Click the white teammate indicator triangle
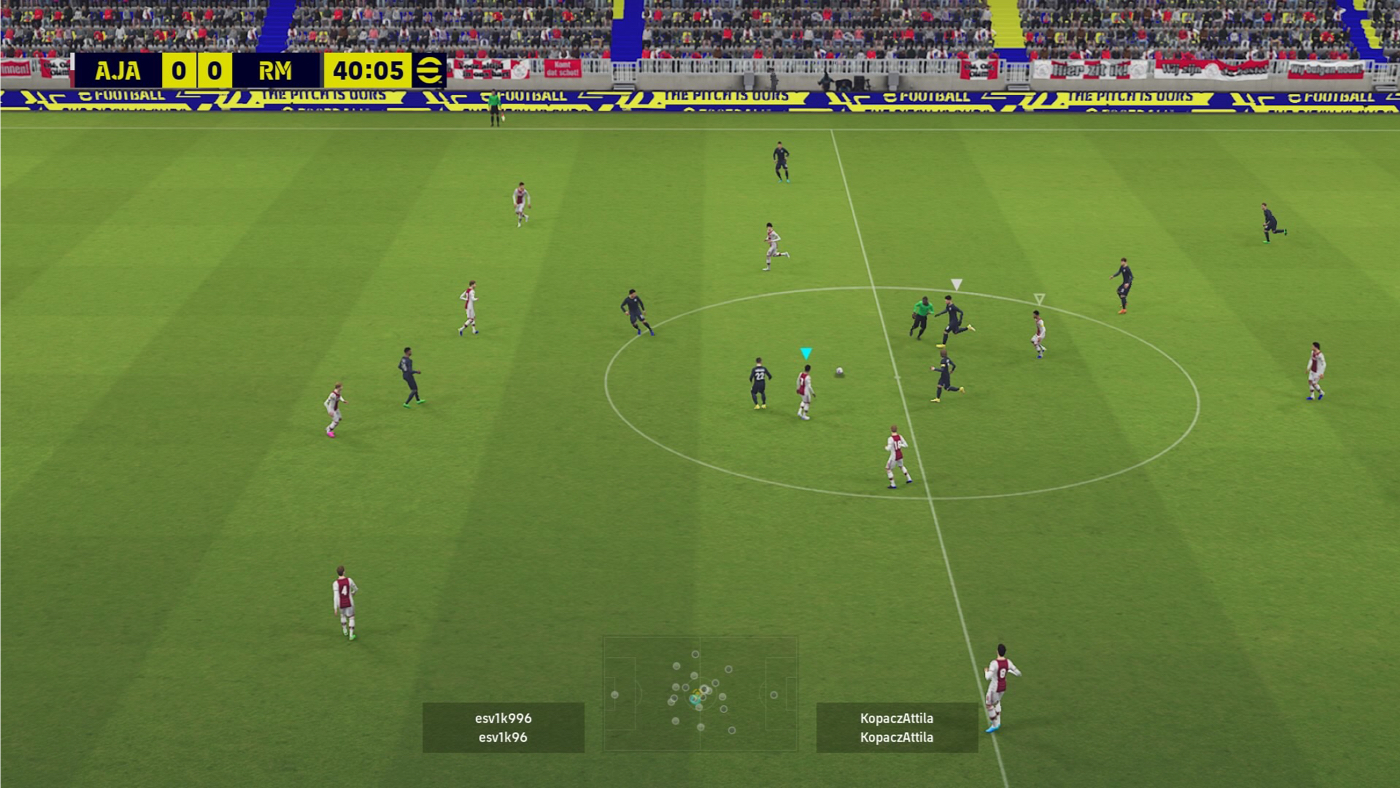The width and height of the screenshot is (1400, 788). coord(956,283)
